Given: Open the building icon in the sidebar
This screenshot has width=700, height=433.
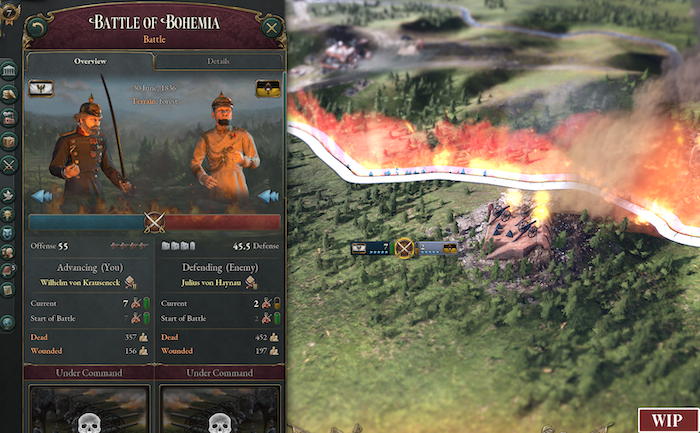Looking at the screenshot, I should 9,70.
